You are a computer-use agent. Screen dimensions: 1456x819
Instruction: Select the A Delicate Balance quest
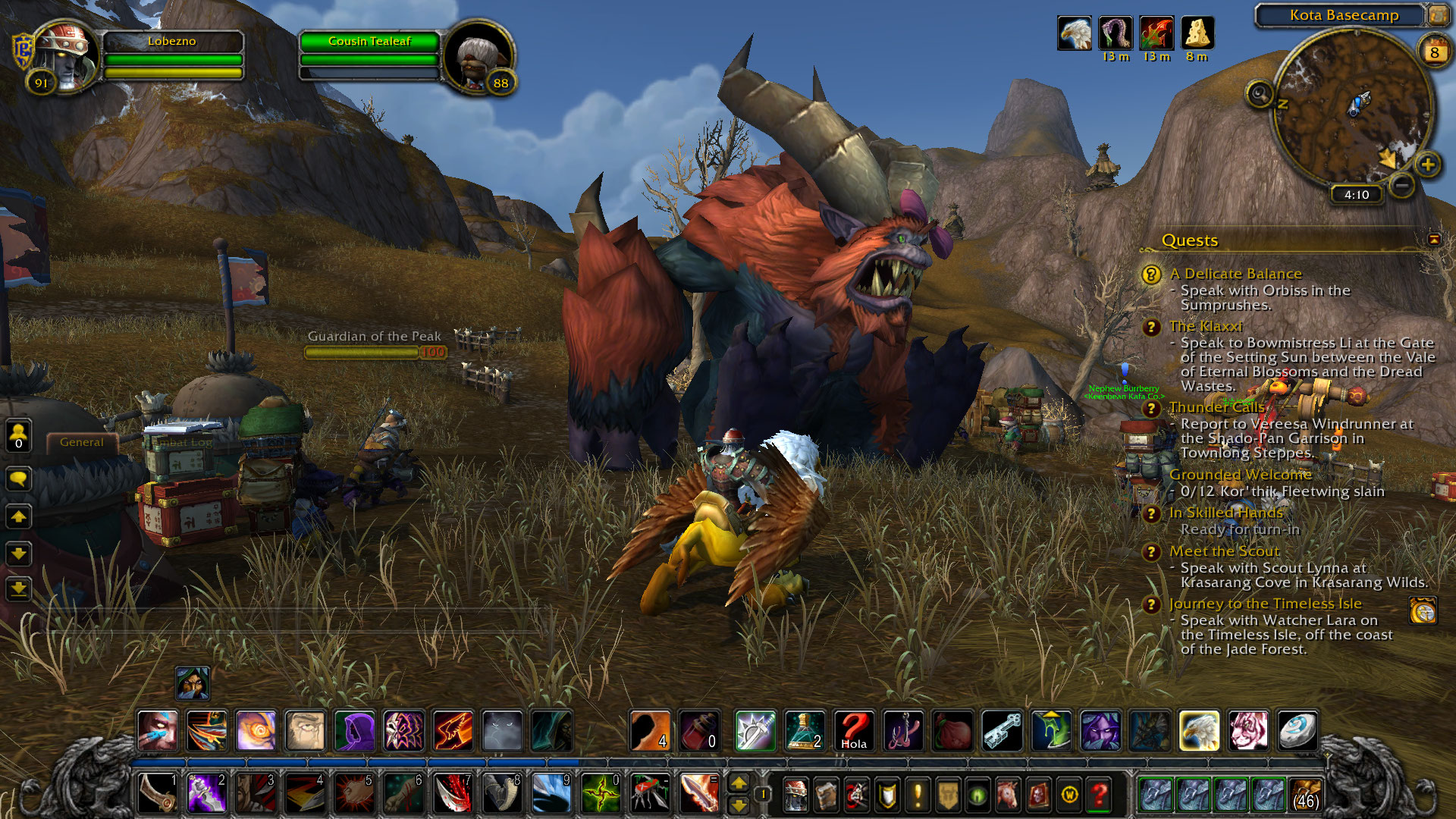(1235, 274)
